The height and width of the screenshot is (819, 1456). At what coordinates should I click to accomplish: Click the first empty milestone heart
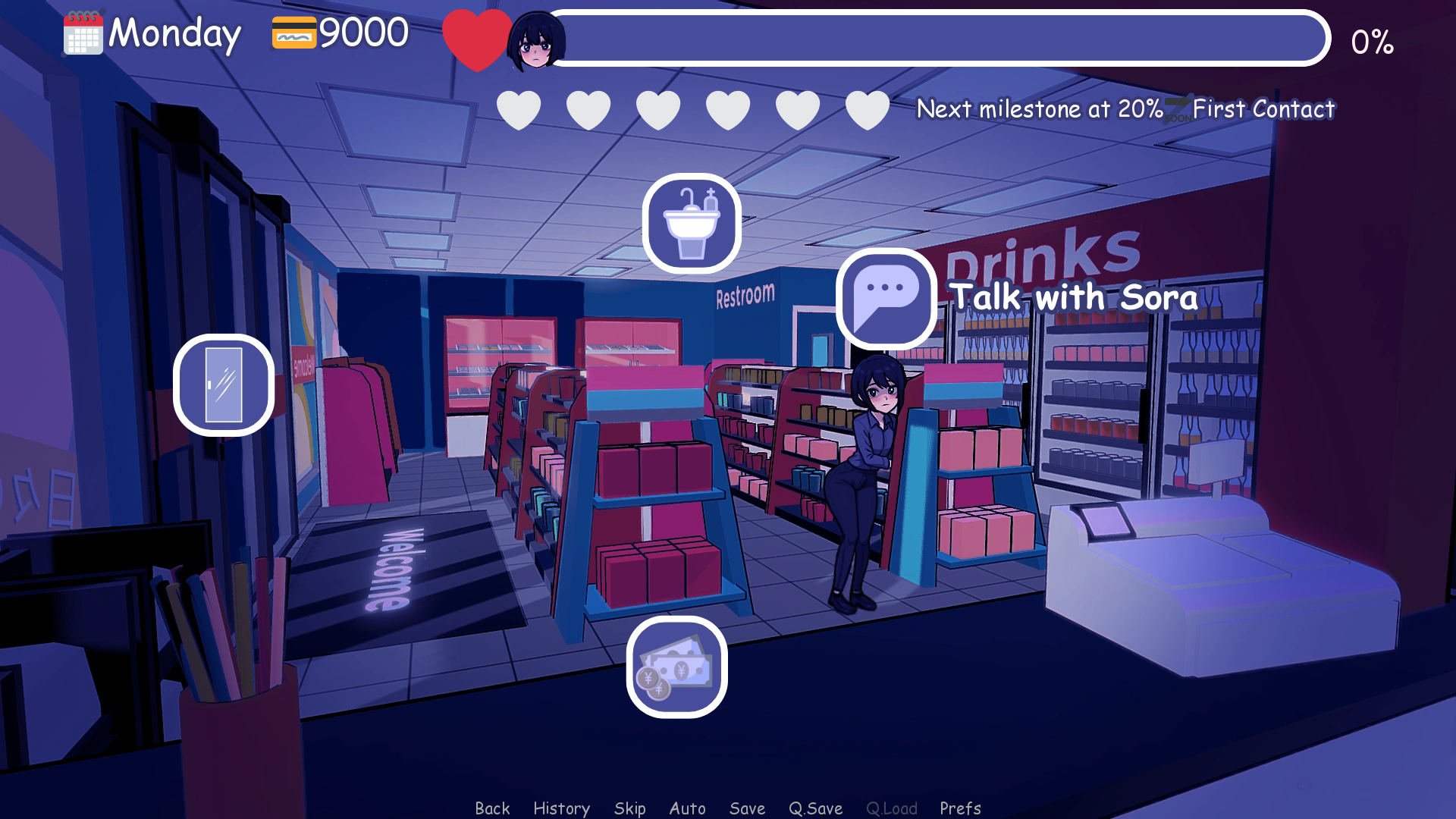point(519,108)
